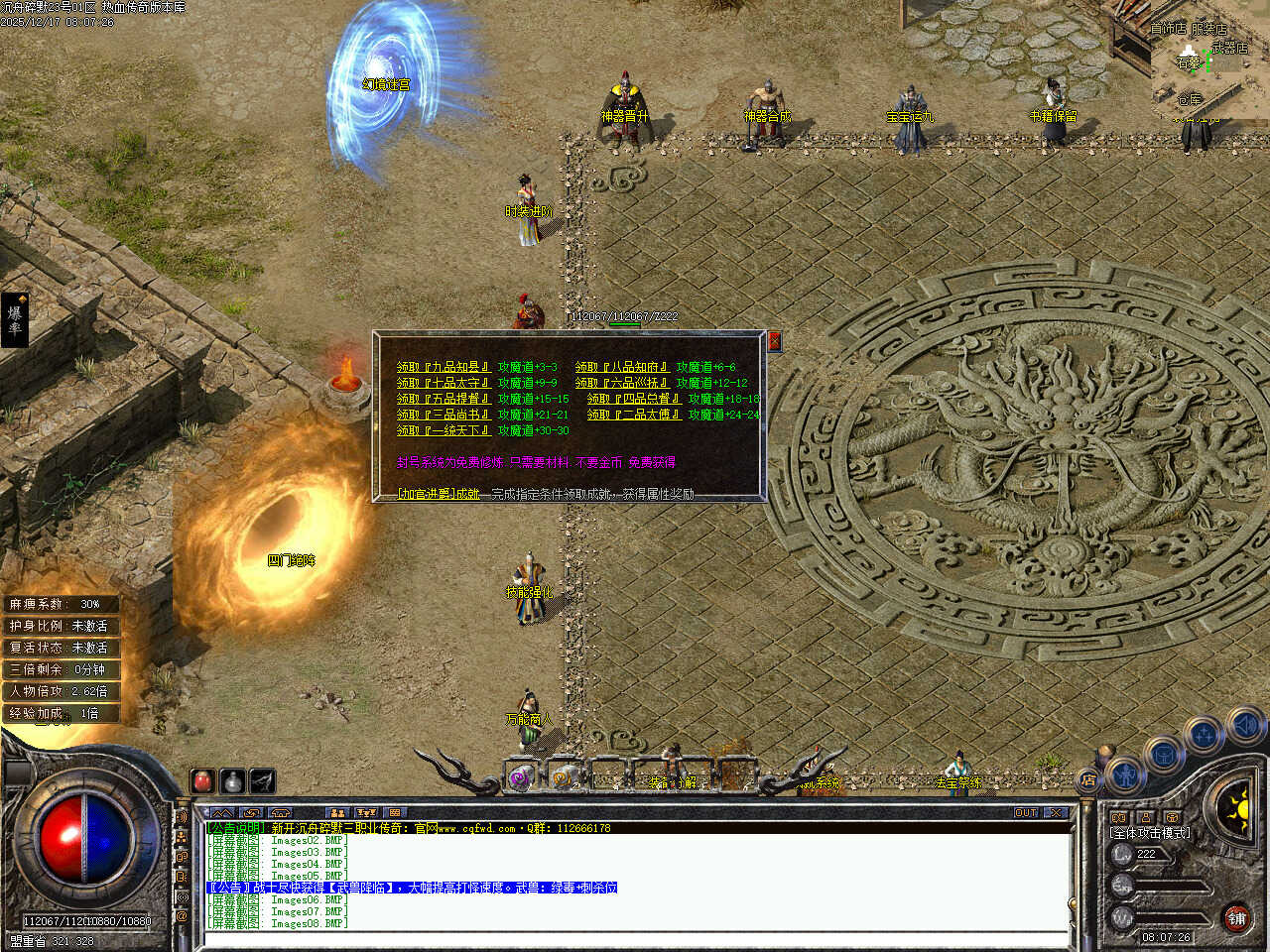
Task: Claim the 八品知府 title
Action: click(x=622, y=367)
